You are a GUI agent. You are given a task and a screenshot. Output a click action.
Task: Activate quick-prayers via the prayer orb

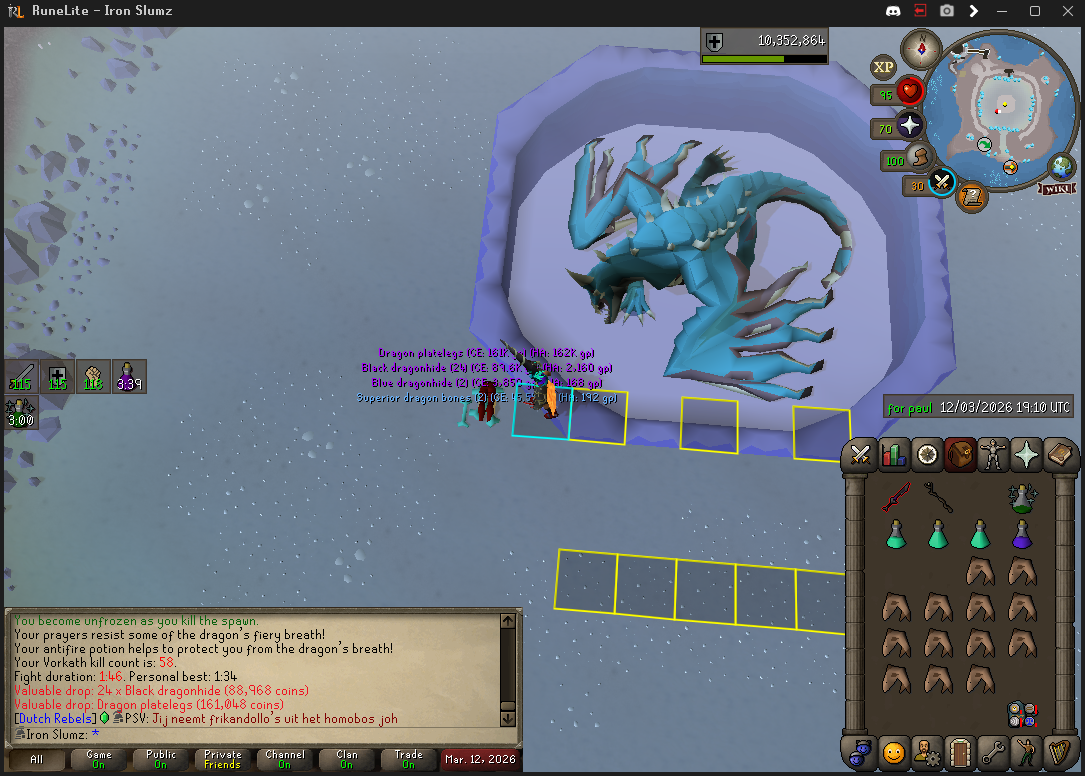[909, 127]
